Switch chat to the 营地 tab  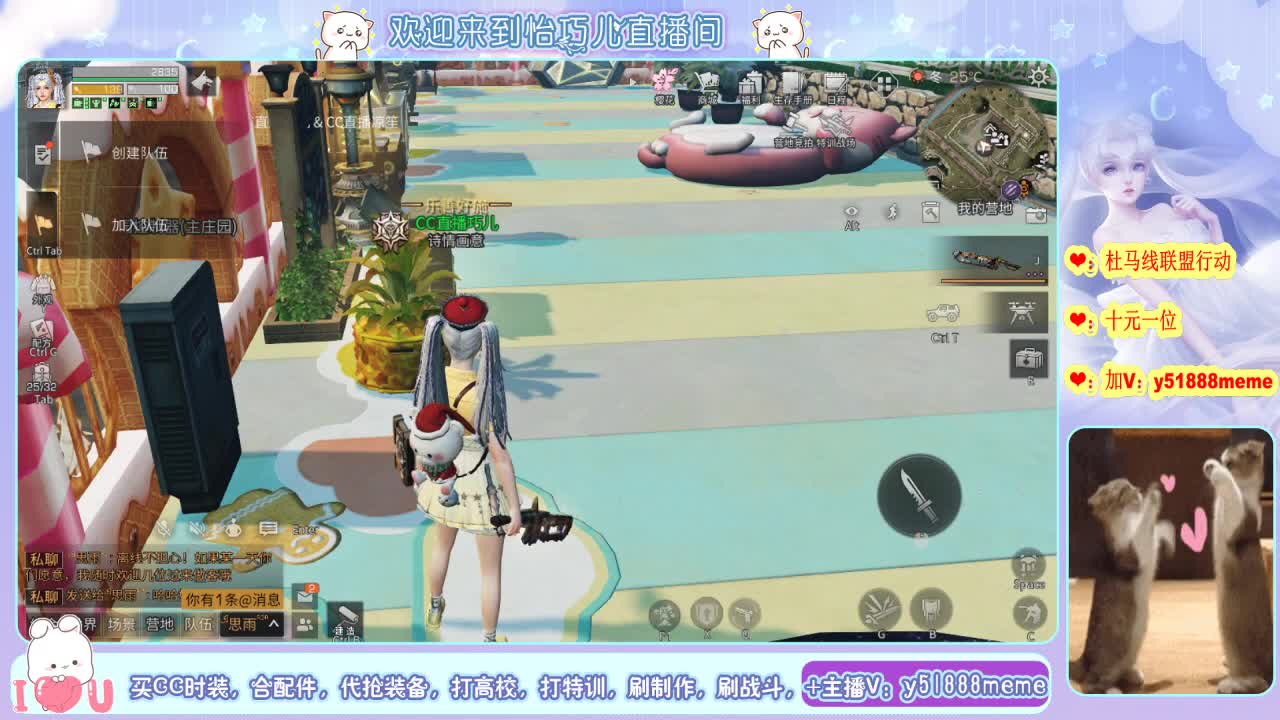(x=159, y=623)
